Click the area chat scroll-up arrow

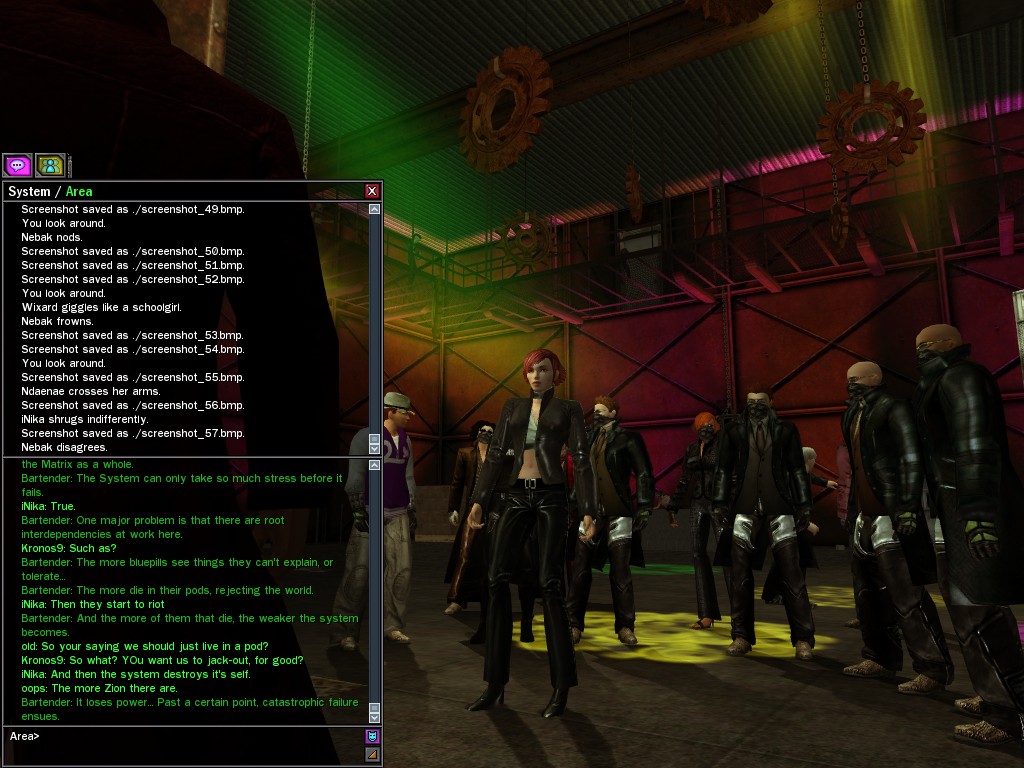[x=375, y=465]
